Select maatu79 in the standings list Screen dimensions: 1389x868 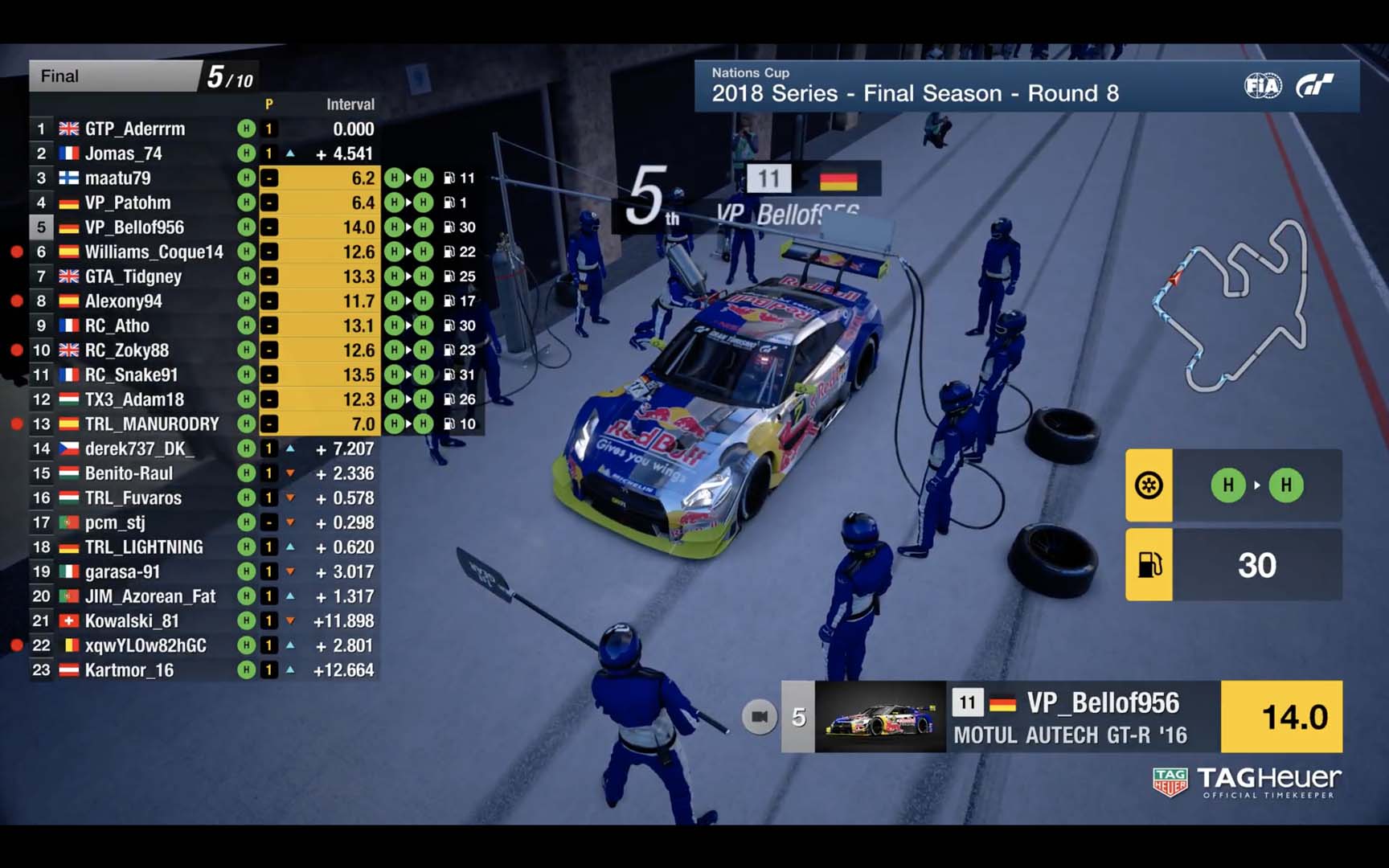(x=117, y=178)
